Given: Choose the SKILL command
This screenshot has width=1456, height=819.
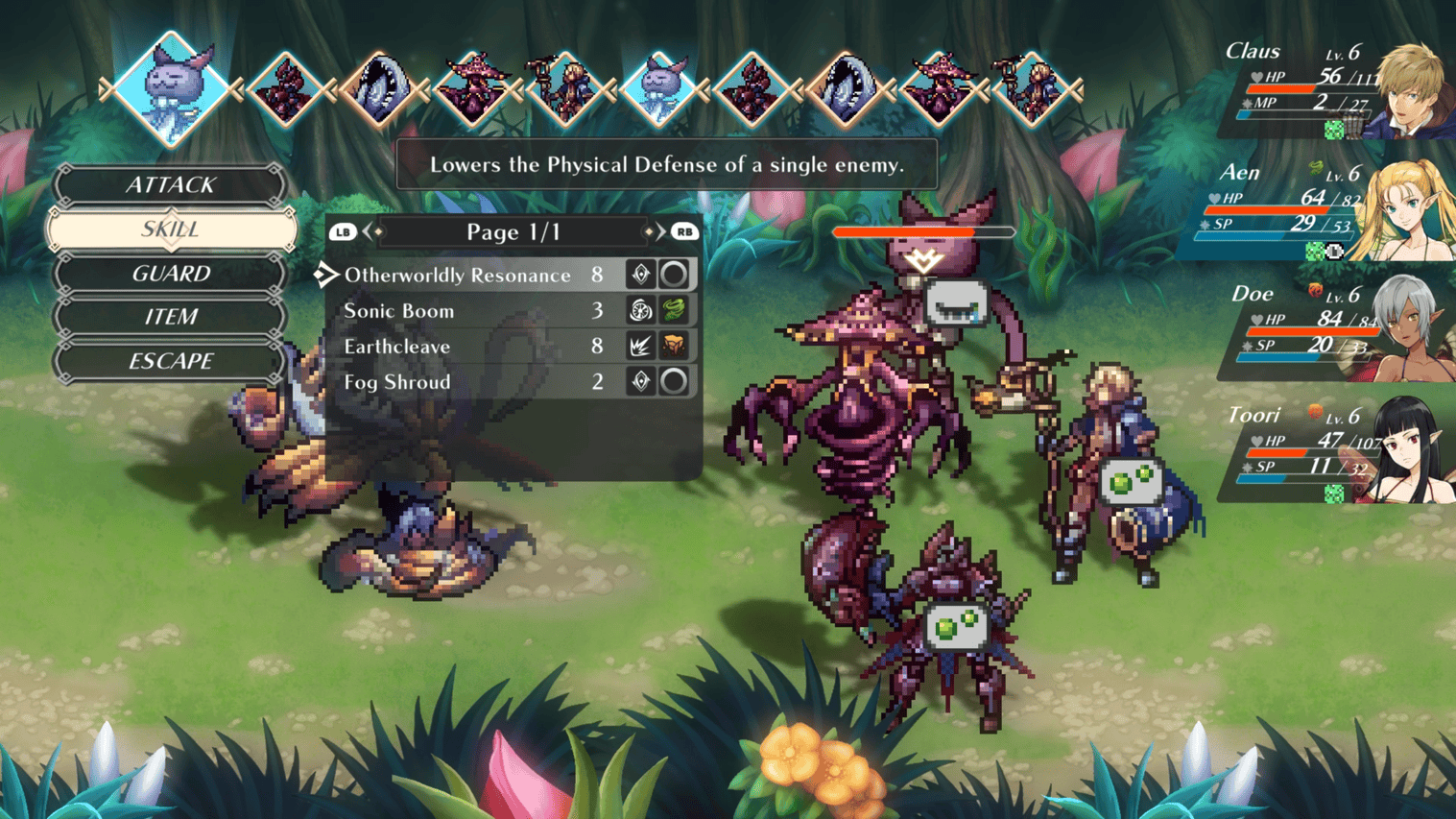Looking at the screenshot, I should [x=171, y=229].
